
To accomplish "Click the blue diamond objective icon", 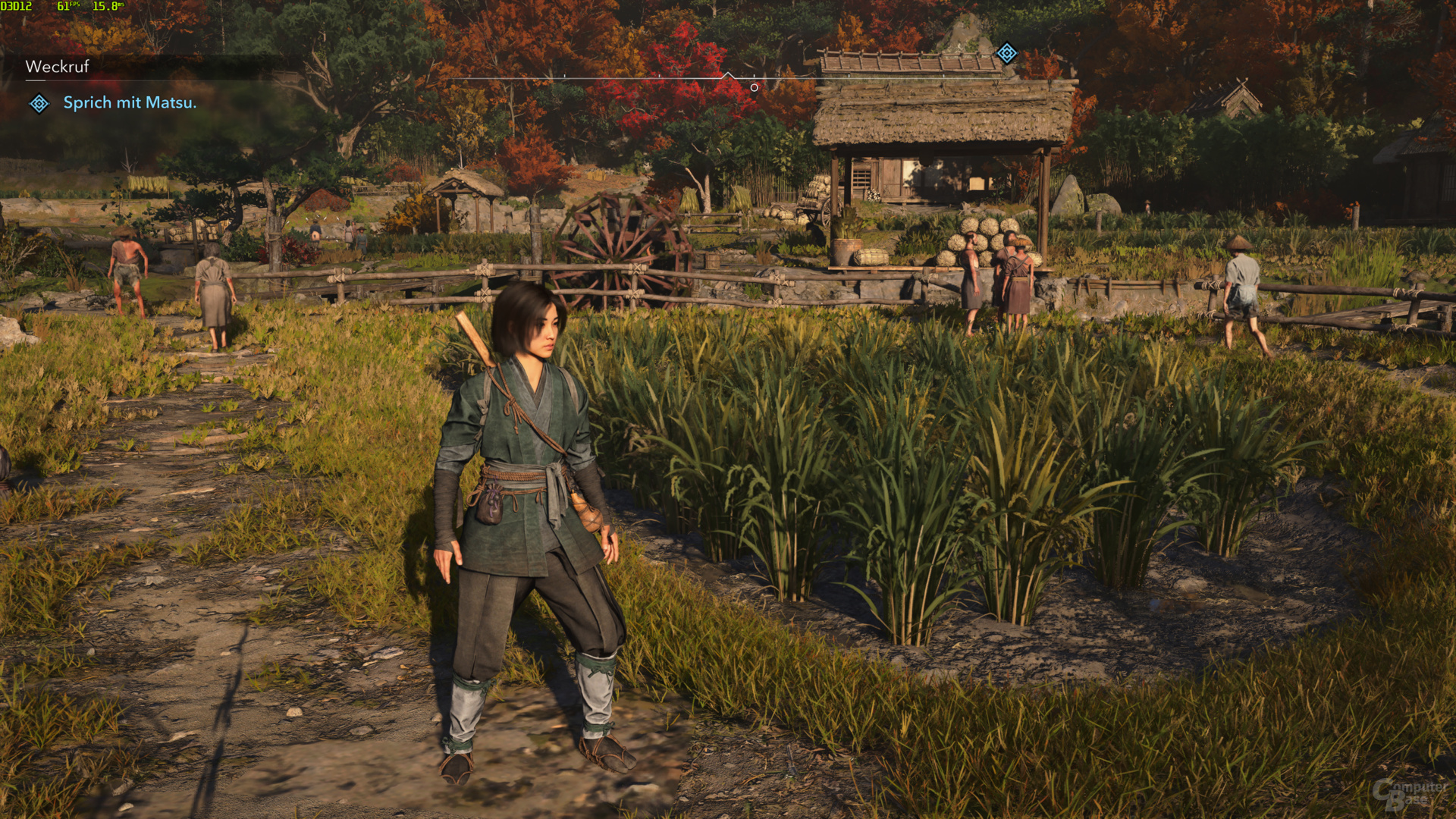I will (x=39, y=104).
